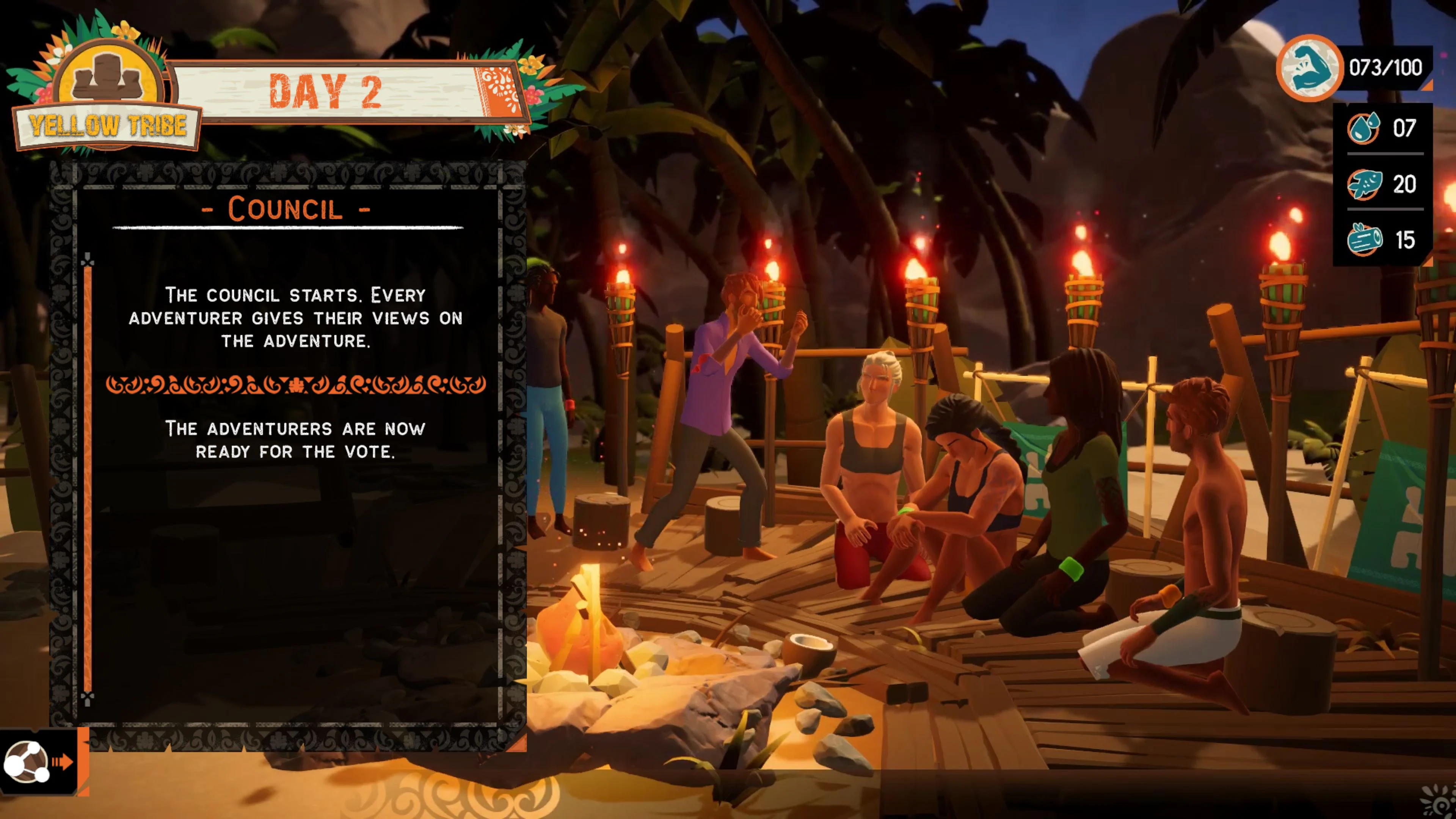Click the Council panel title
This screenshot has width=1456, height=819.
coord(286,209)
